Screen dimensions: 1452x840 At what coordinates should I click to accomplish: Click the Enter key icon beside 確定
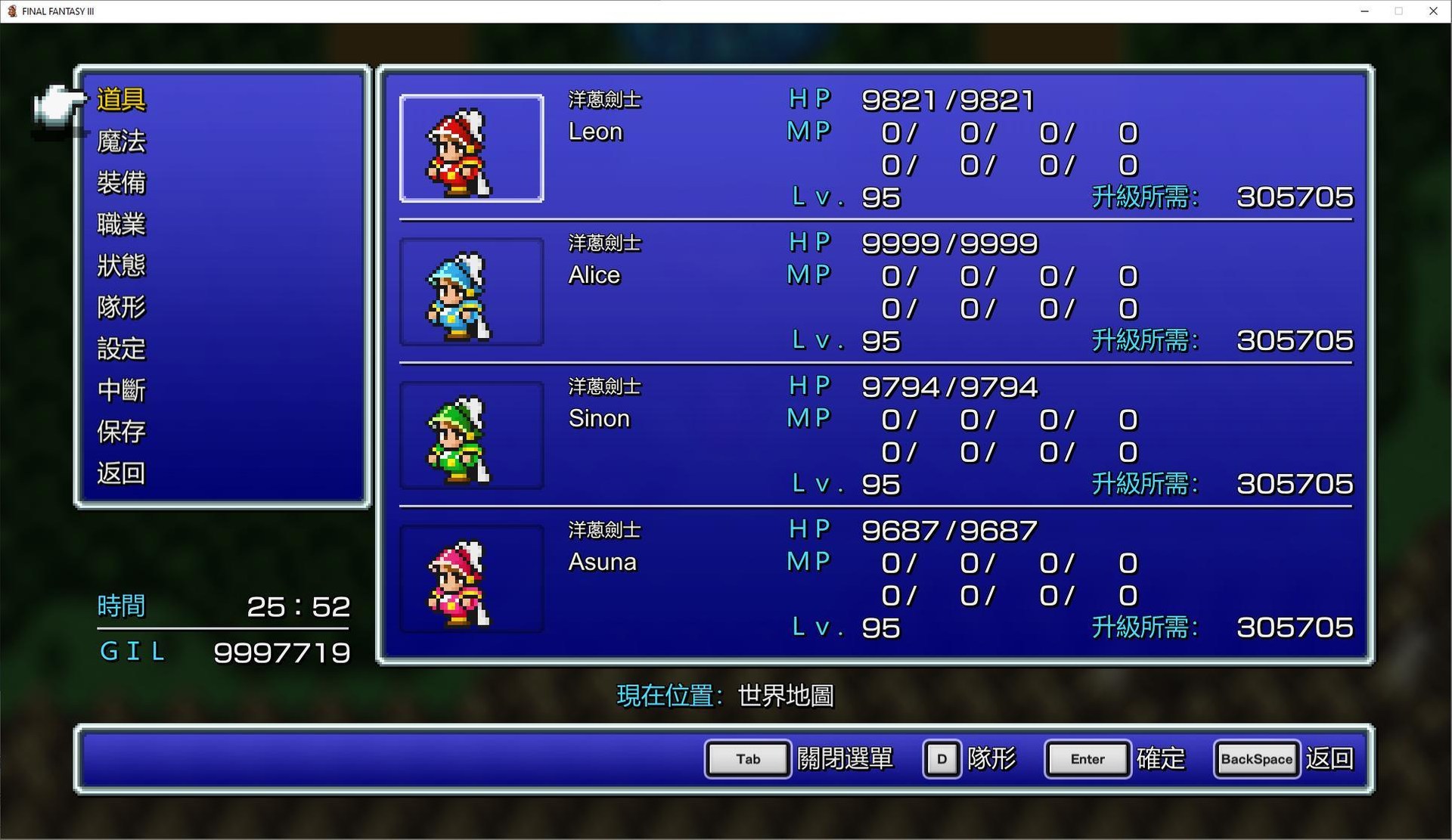coord(1087,759)
